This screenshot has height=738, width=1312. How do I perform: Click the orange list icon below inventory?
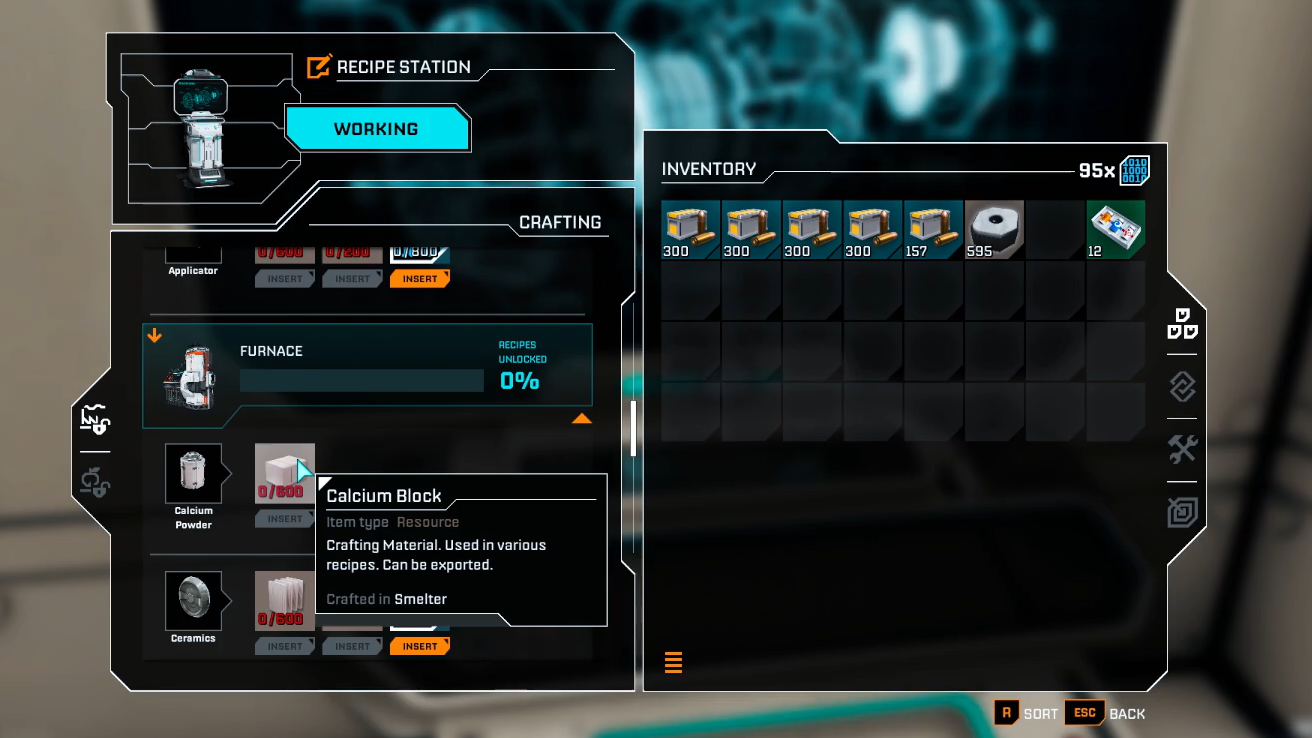click(673, 662)
